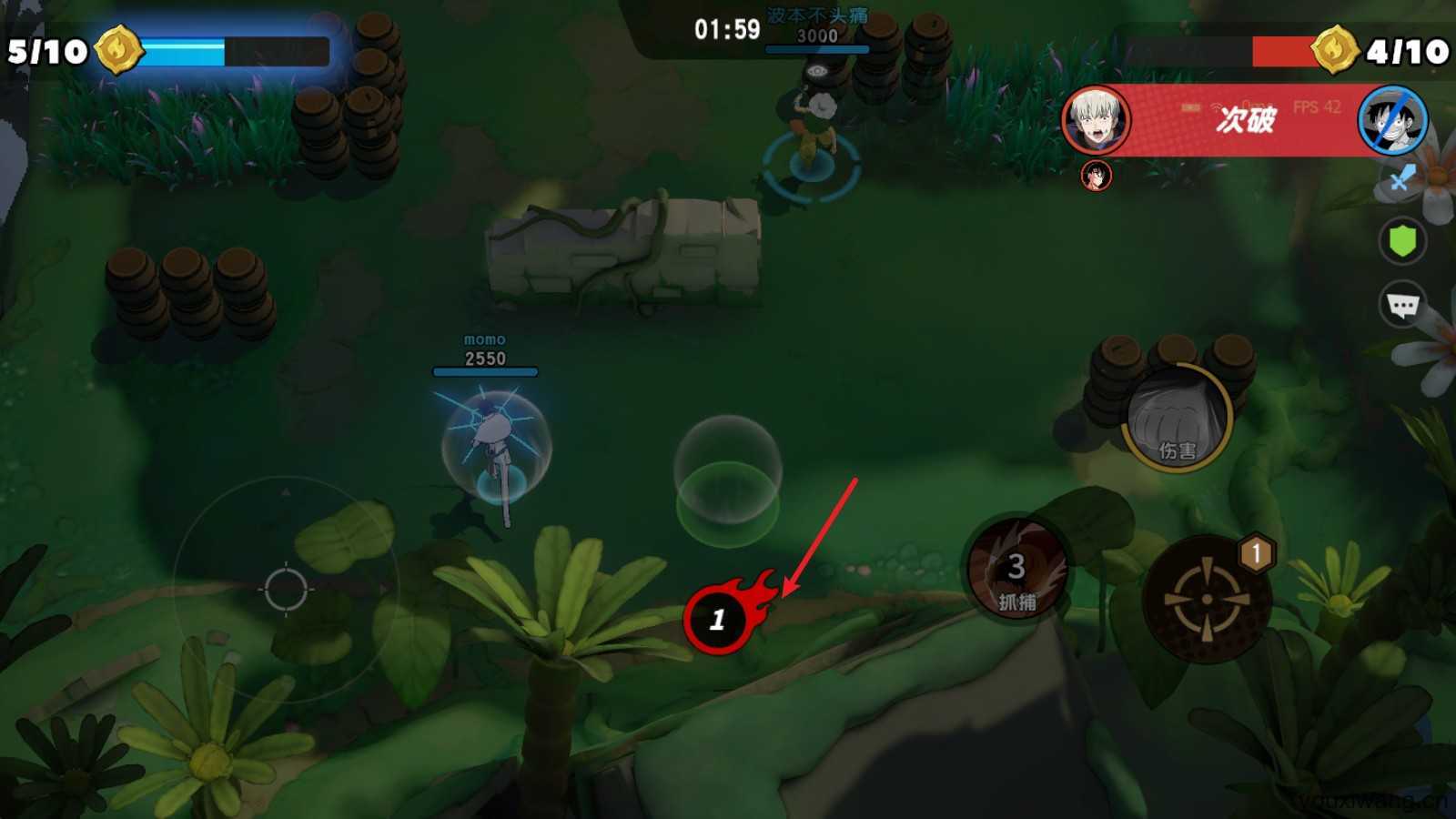This screenshot has width=1456, height=819.
Task: Tap the blue sword icon
Action: click(x=1401, y=178)
